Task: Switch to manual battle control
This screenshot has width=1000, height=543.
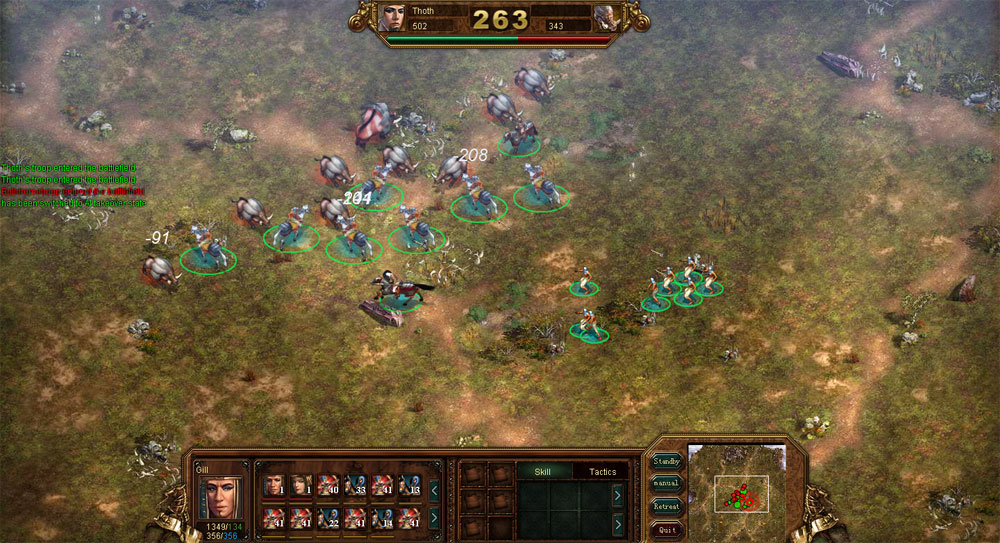Action: [x=667, y=484]
